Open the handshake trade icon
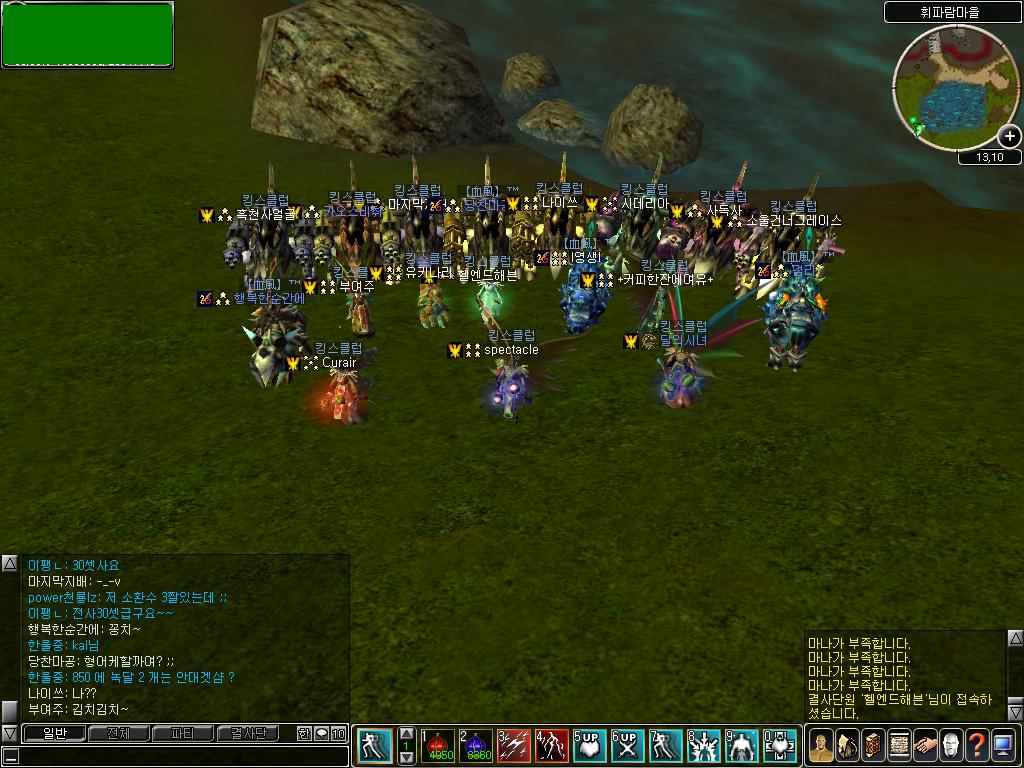Image resolution: width=1024 pixels, height=768 pixels. pos(925,745)
